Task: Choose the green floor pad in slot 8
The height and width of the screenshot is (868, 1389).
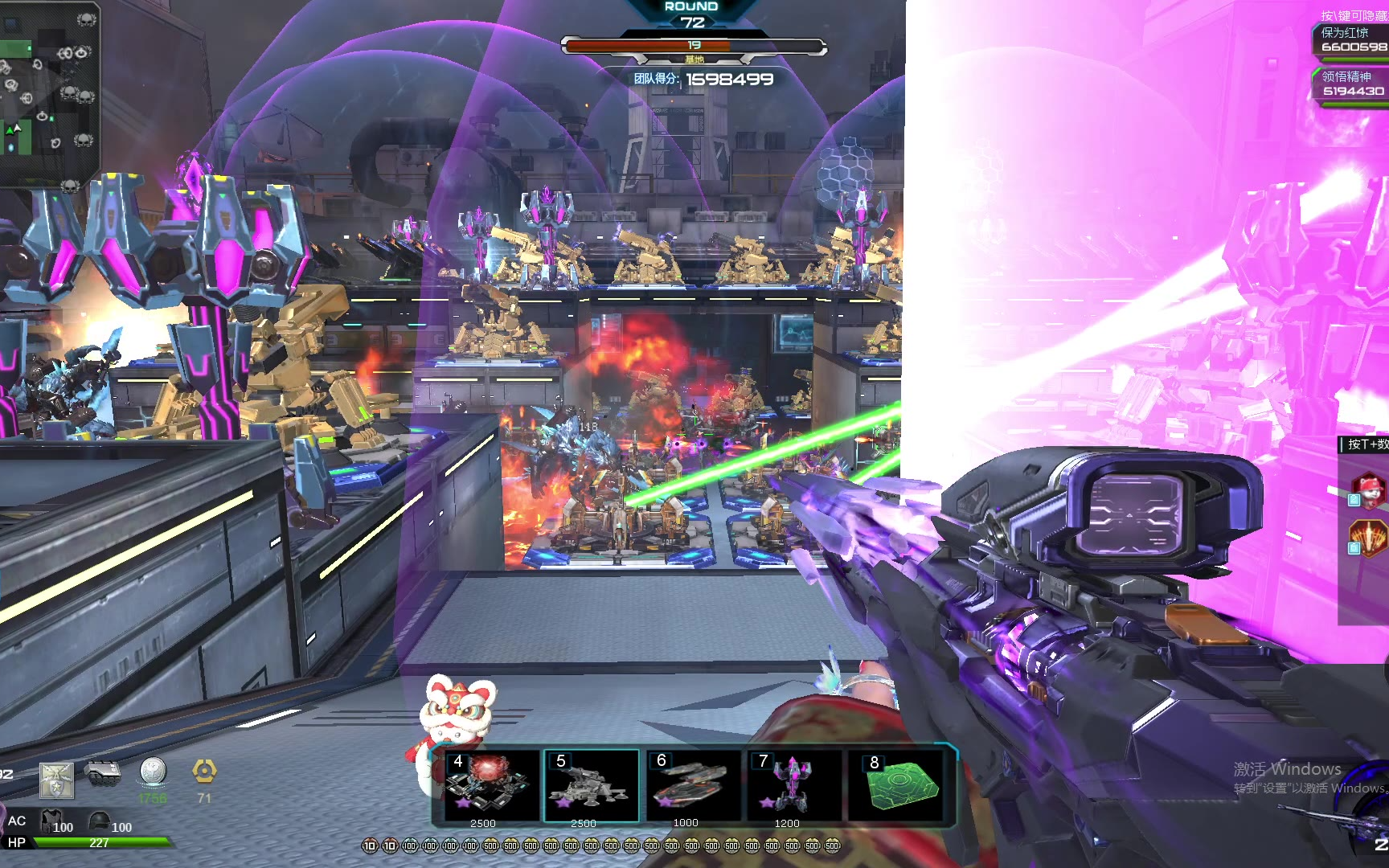Action: [x=900, y=784]
